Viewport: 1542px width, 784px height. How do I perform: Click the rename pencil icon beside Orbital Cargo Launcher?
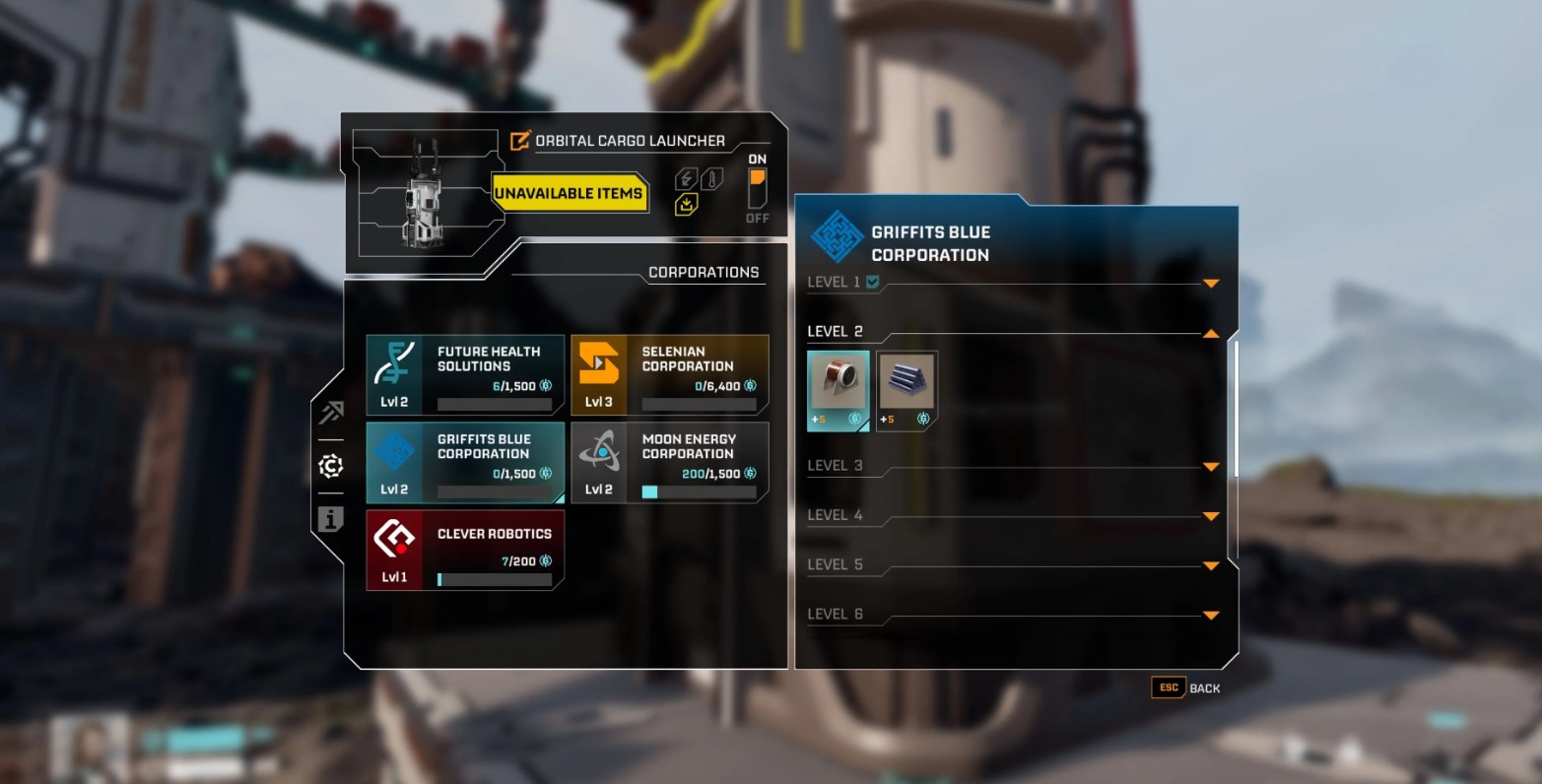pos(520,141)
